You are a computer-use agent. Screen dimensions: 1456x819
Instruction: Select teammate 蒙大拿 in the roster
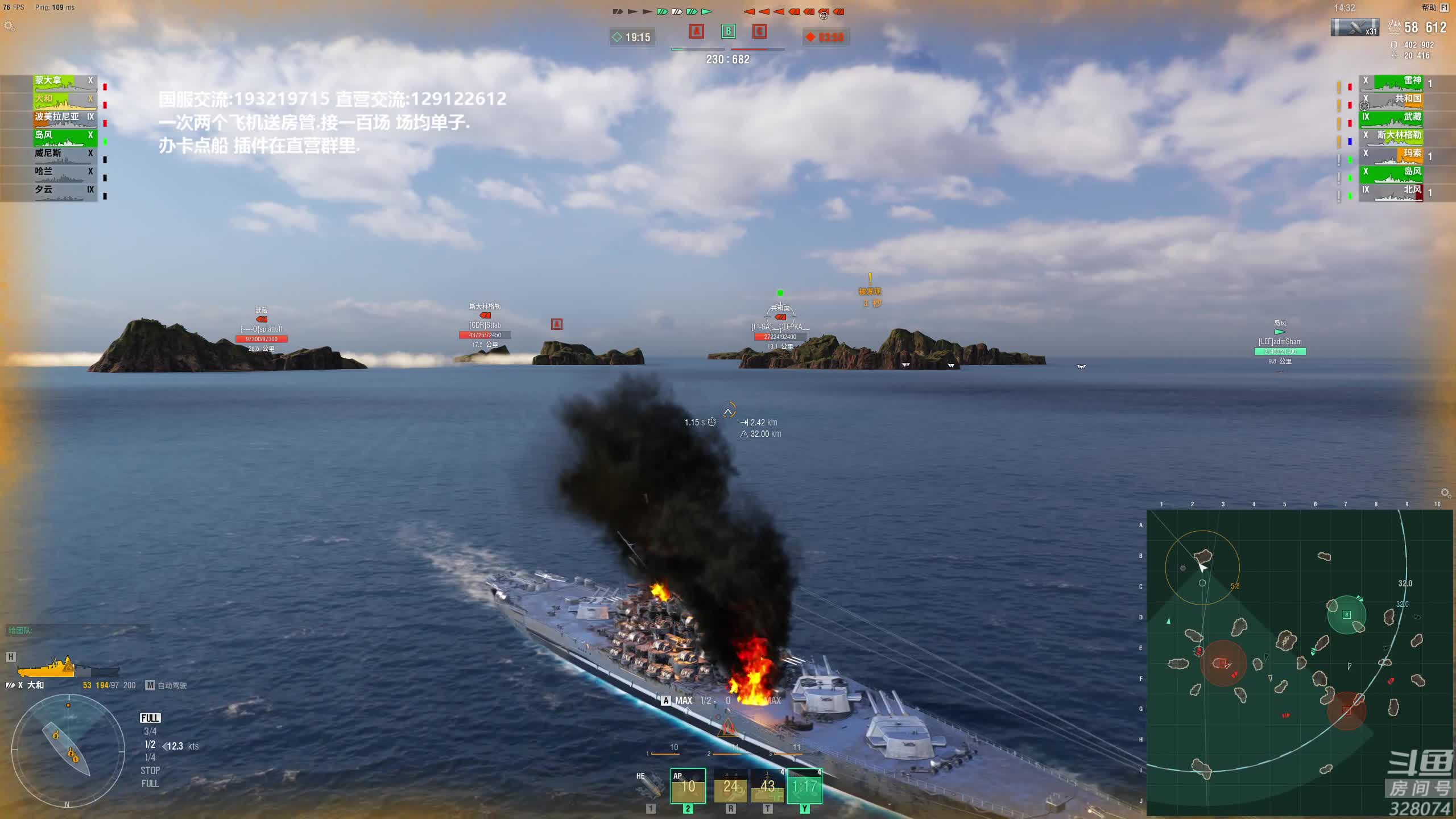click(64, 82)
